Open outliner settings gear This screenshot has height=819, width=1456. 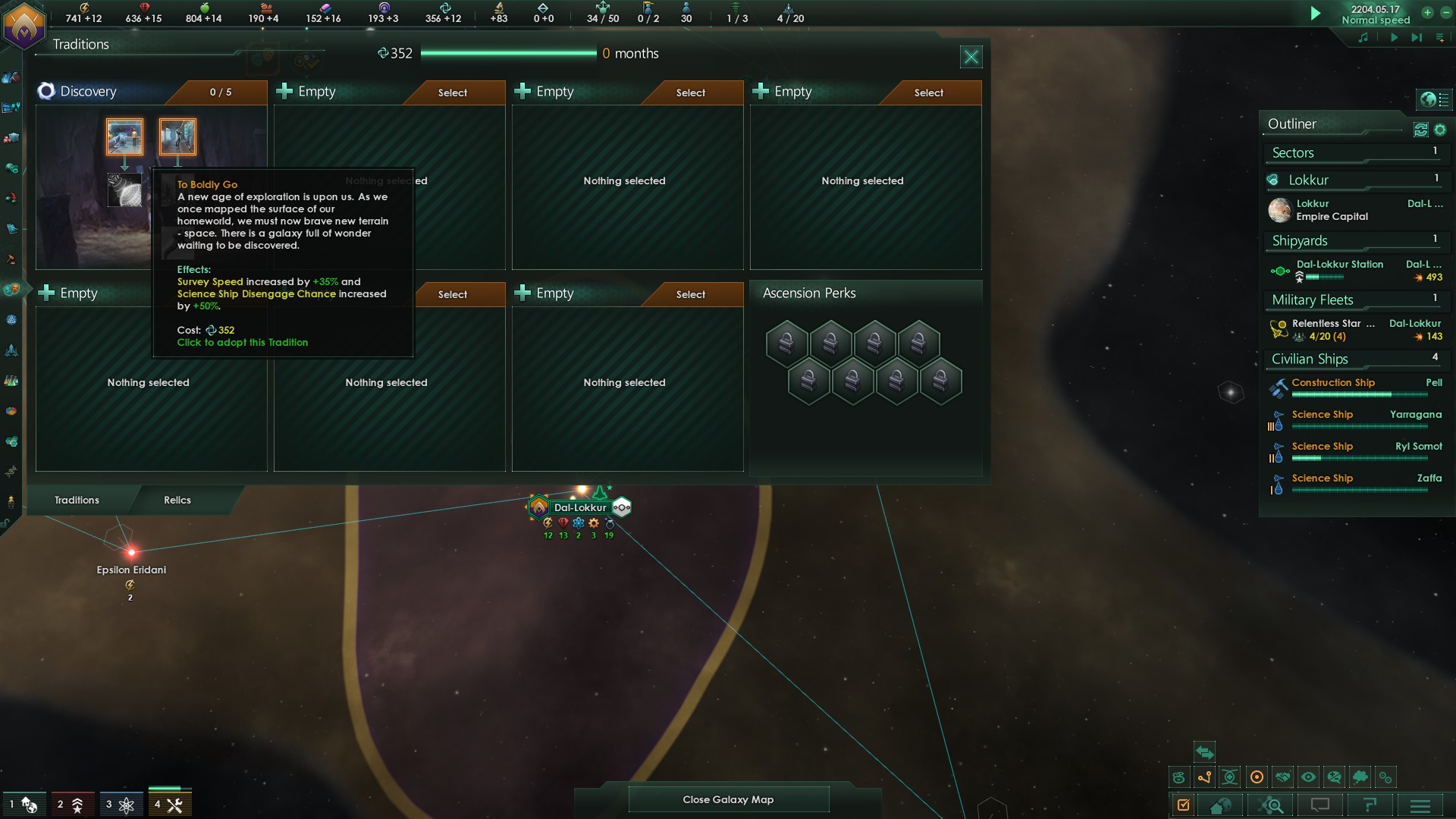click(1440, 130)
